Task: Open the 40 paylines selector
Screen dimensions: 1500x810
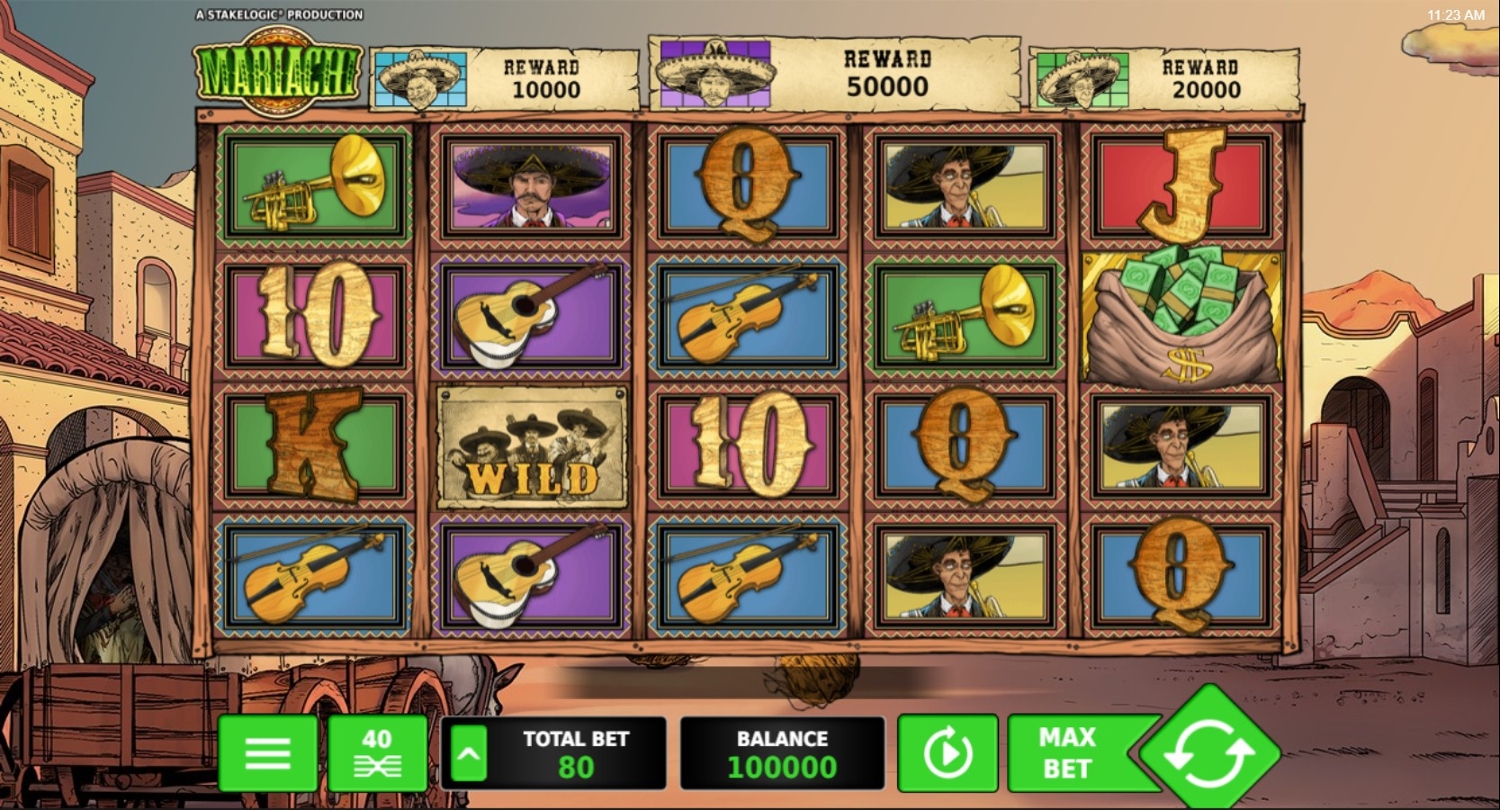Action: pyautogui.click(x=377, y=753)
